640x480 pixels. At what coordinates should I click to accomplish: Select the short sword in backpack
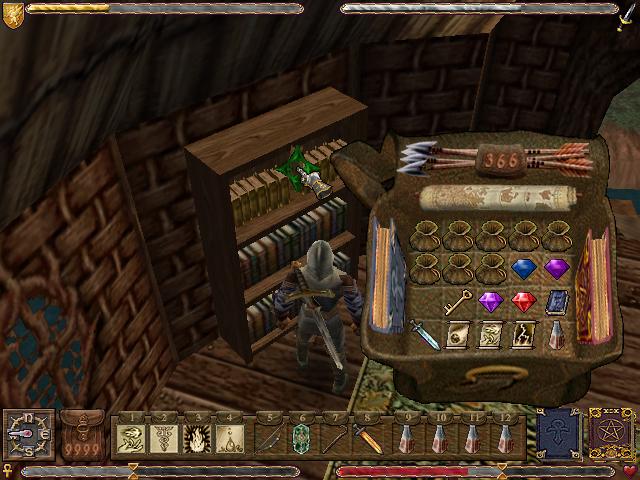[423, 333]
